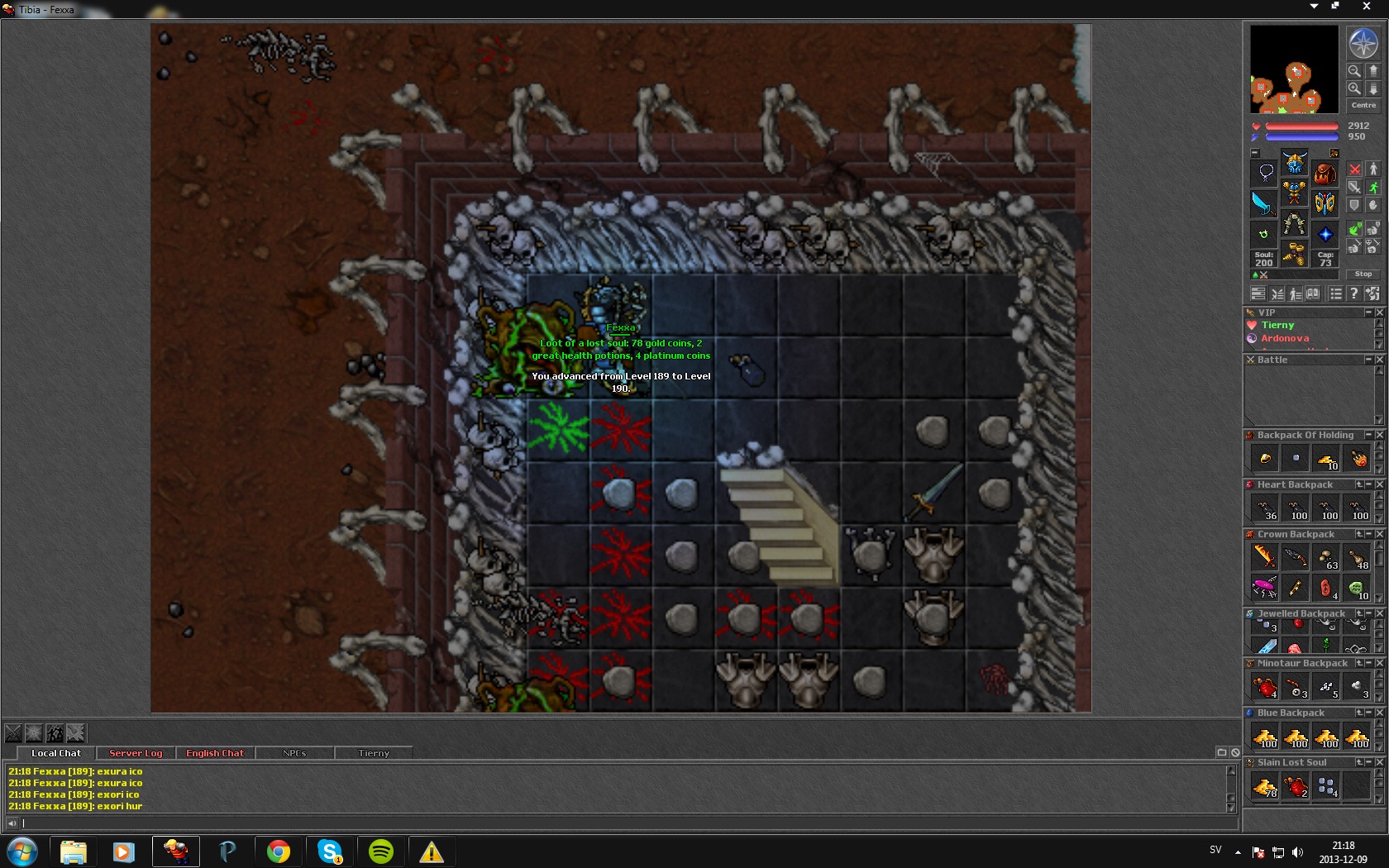Screen dimensions: 1389x868
Task: Open the question mark help button
Action: coord(1353,293)
